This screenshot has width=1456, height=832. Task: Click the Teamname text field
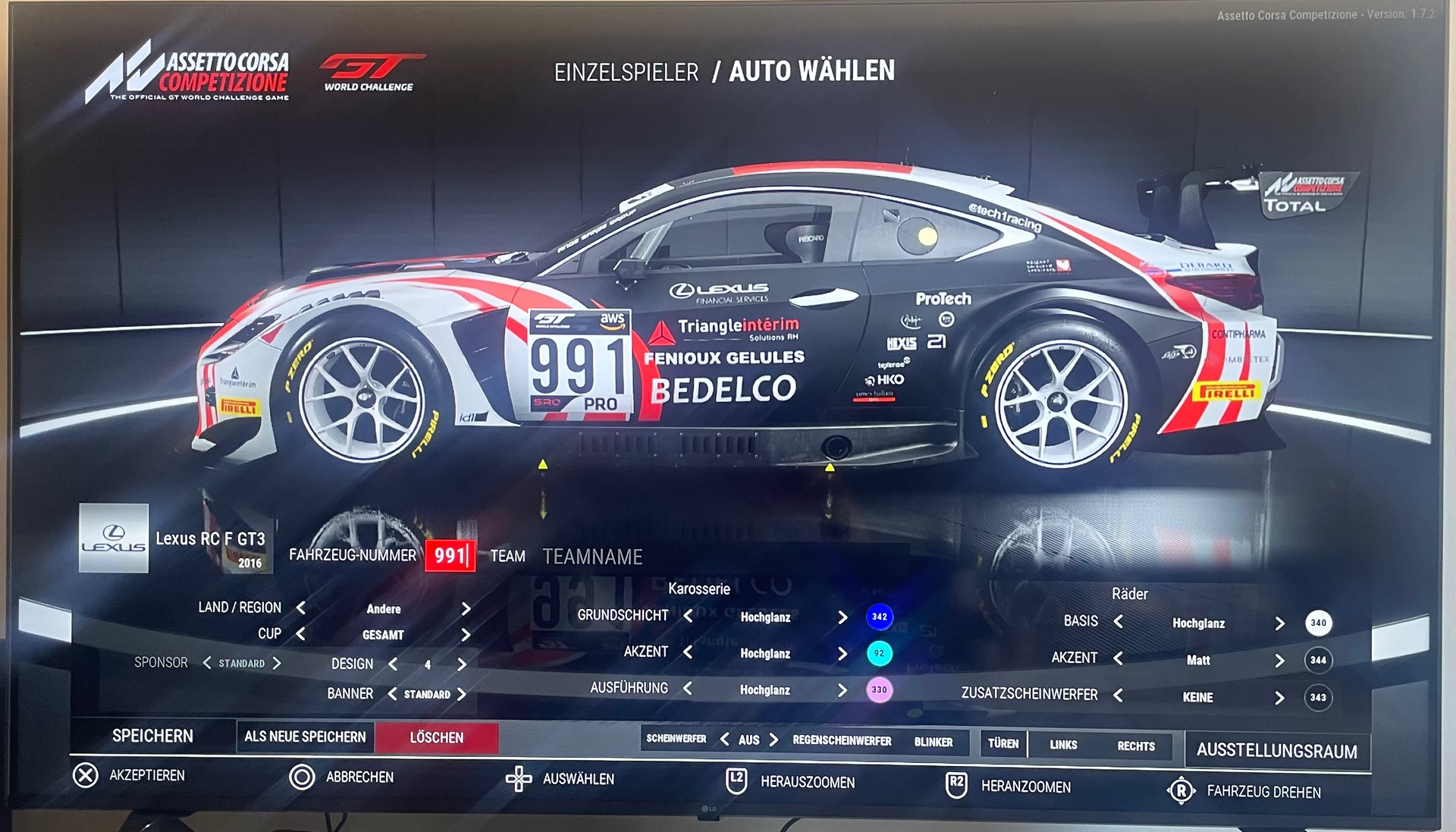[592, 557]
